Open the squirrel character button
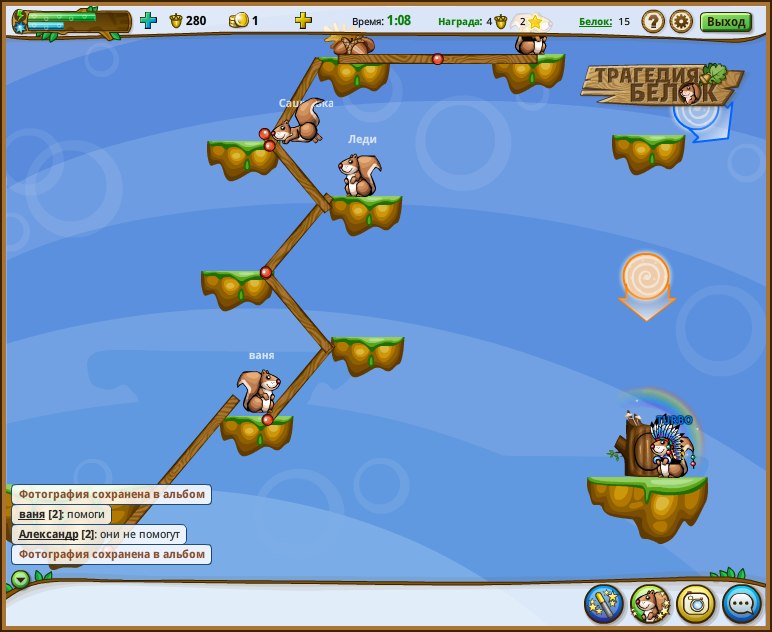The width and height of the screenshot is (772, 632). click(650, 603)
